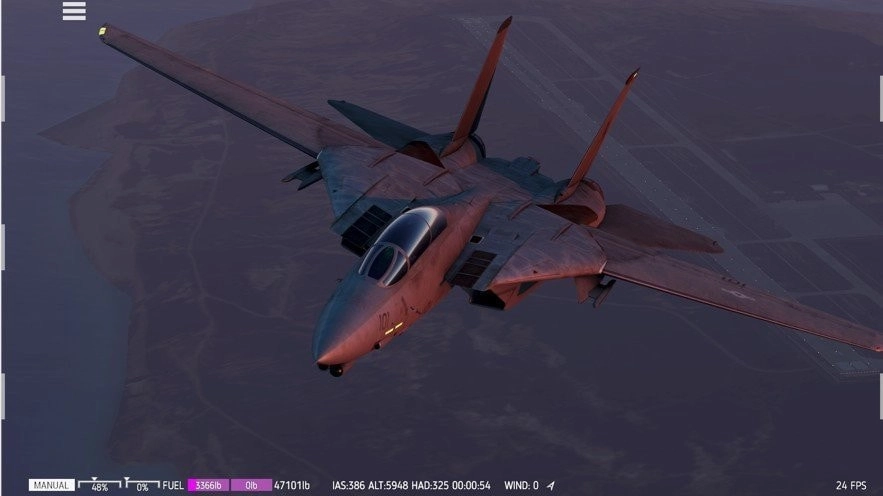Viewport: 883px width, 496px height.
Task: Click the 0% slider gauge
Action: point(142,485)
